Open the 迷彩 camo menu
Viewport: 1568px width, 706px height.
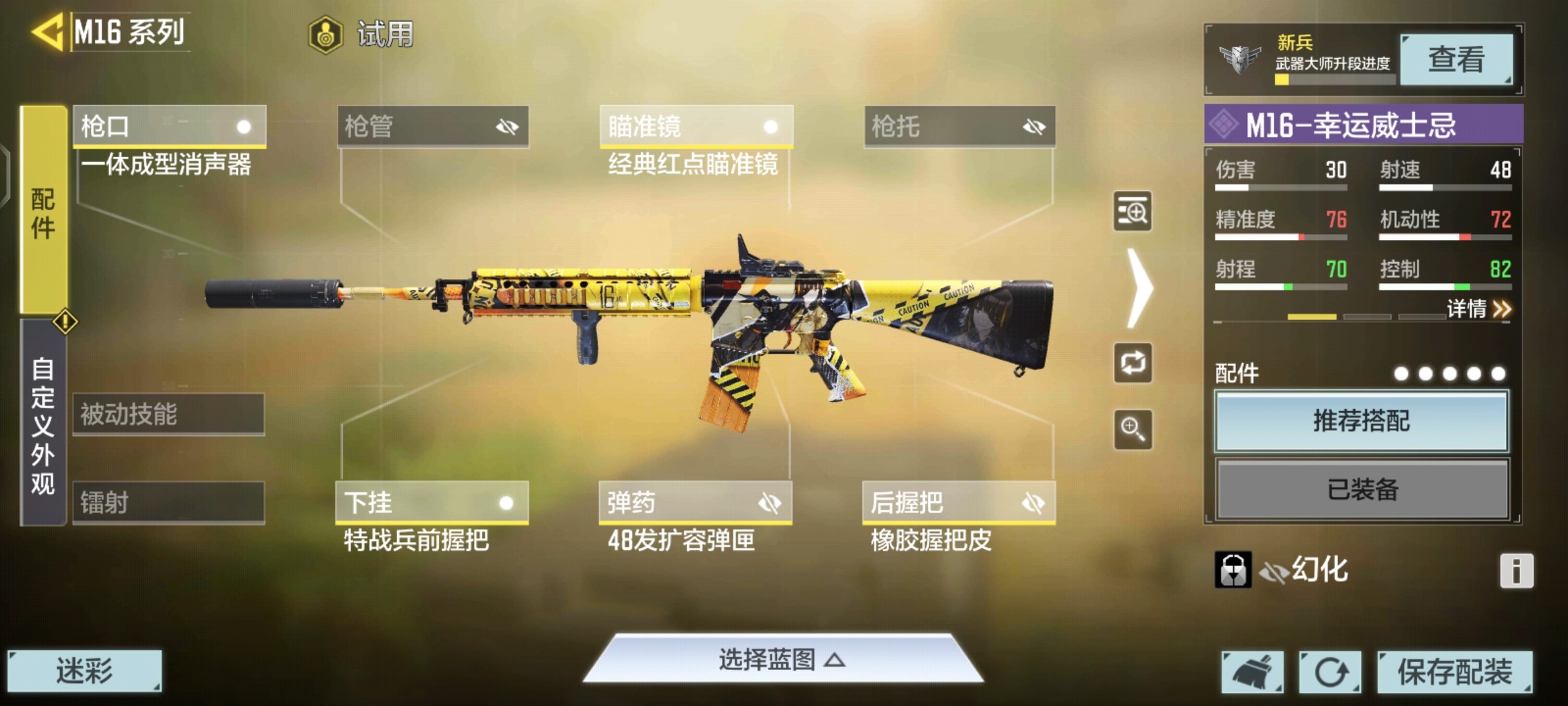point(84,671)
